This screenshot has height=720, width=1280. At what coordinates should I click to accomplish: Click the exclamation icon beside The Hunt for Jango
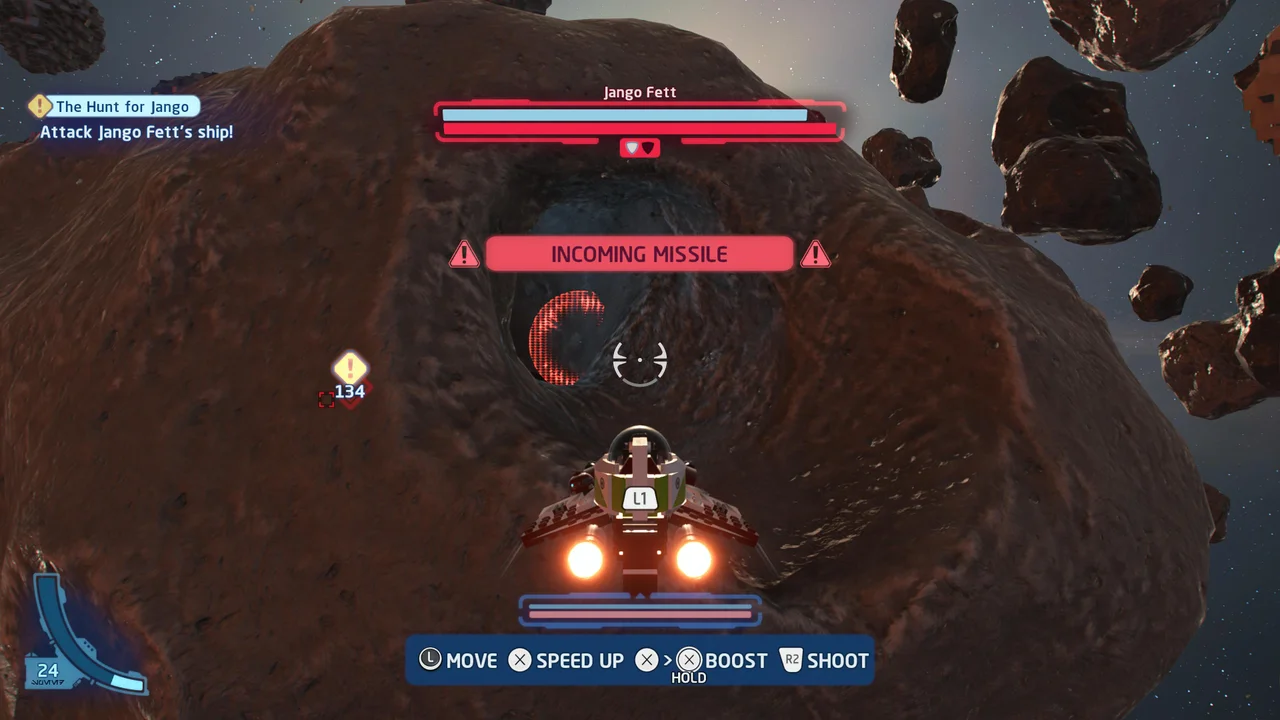39,105
